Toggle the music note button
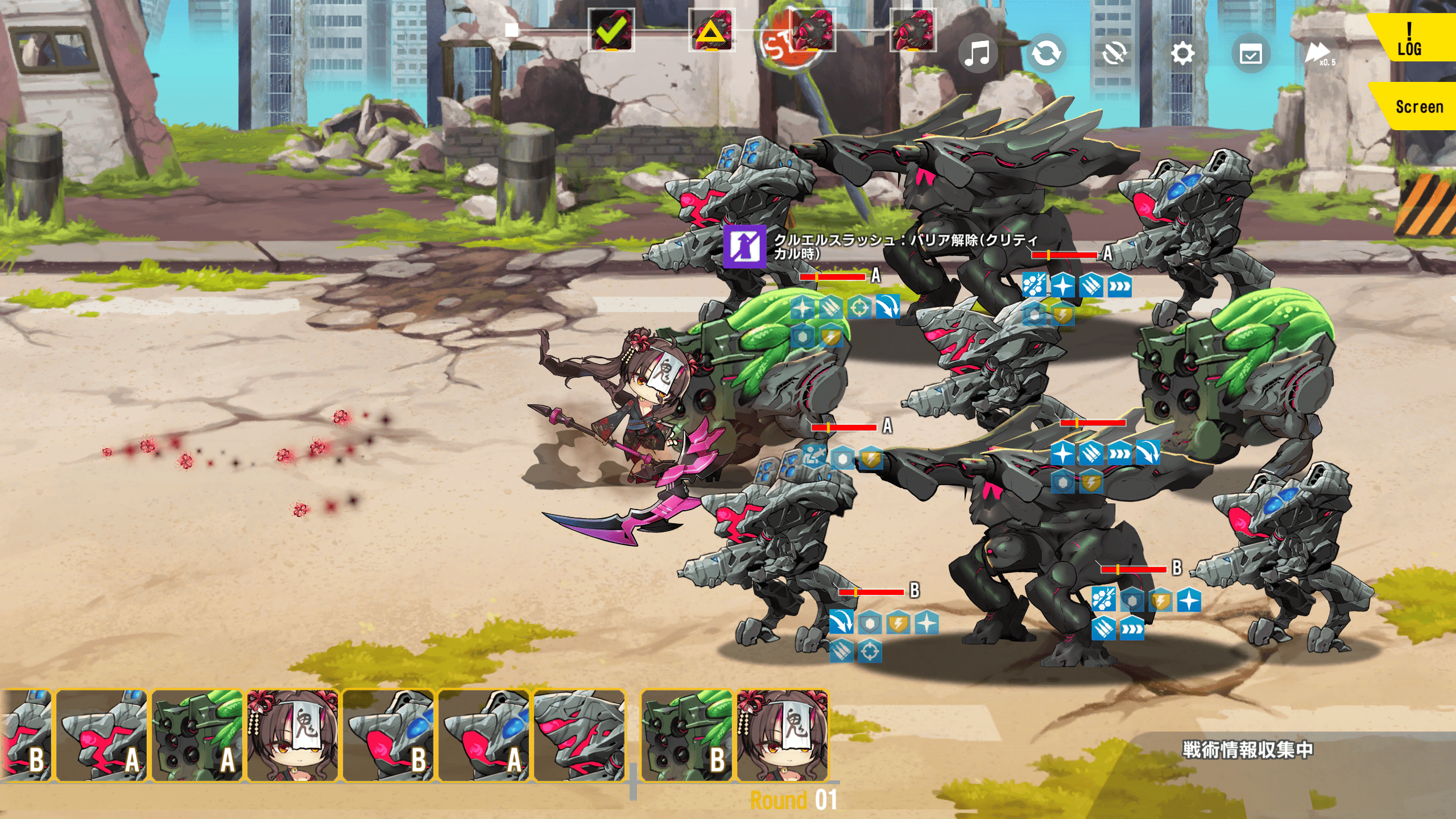Screen dimensions: 1456x819 coord(978,54)
